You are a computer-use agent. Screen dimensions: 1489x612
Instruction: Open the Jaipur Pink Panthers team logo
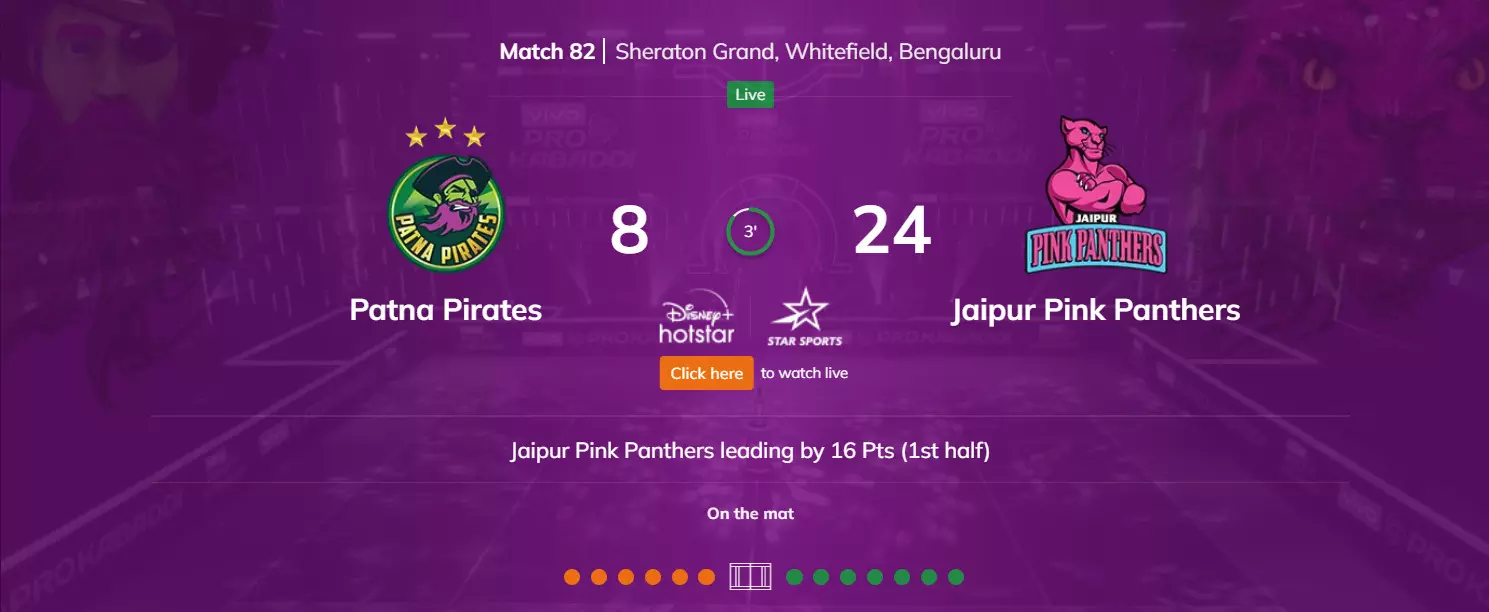click(x=1095, y=196)
